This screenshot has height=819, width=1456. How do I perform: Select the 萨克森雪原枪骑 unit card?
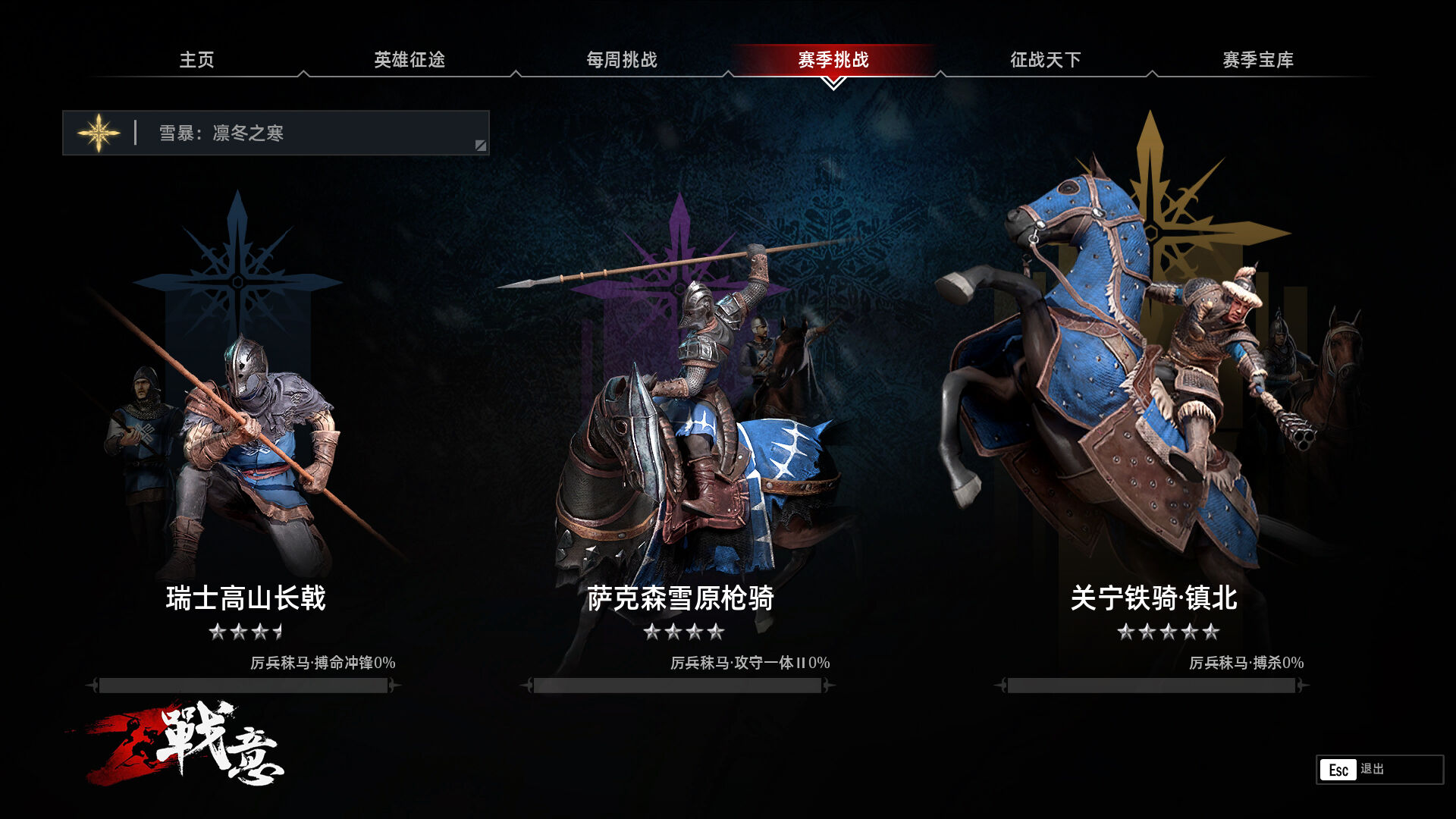tap(680, 425)
